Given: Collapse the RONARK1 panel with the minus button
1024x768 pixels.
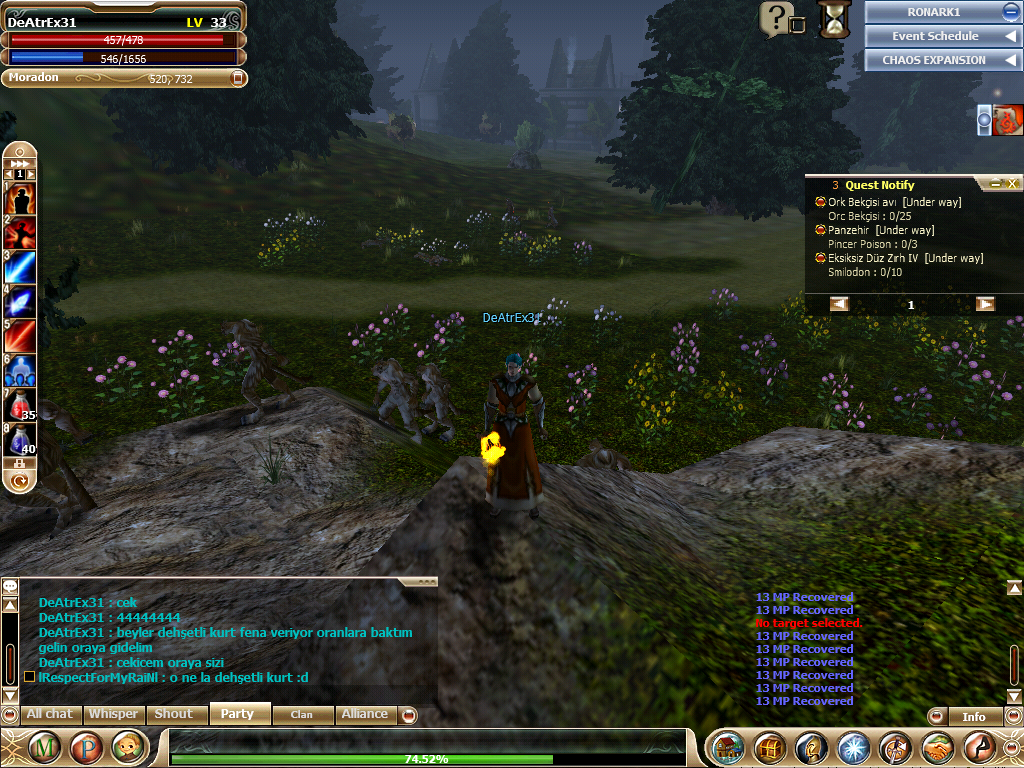Looking at the screenshot, I should (1010, 12).
